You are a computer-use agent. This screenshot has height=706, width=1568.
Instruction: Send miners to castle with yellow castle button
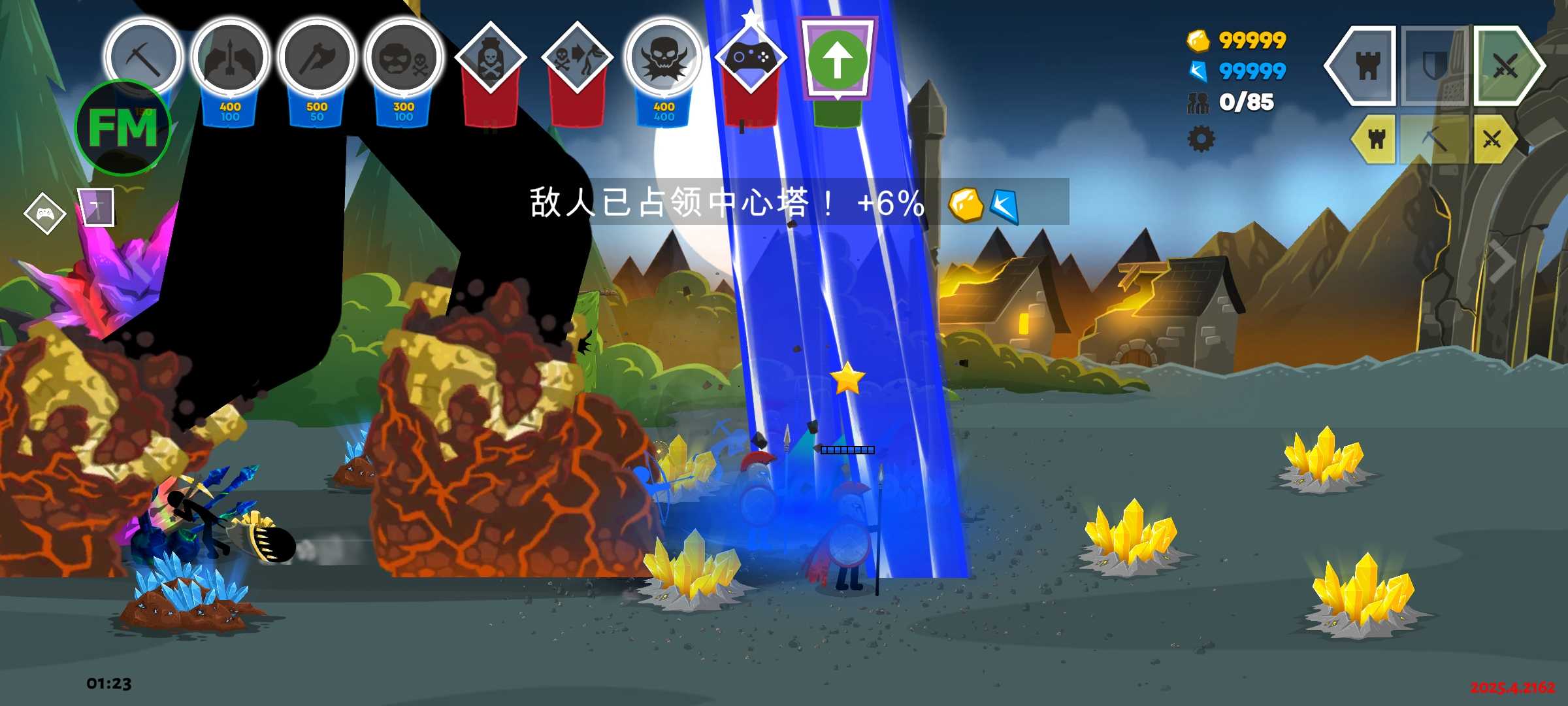click(x=1376, y=139)
